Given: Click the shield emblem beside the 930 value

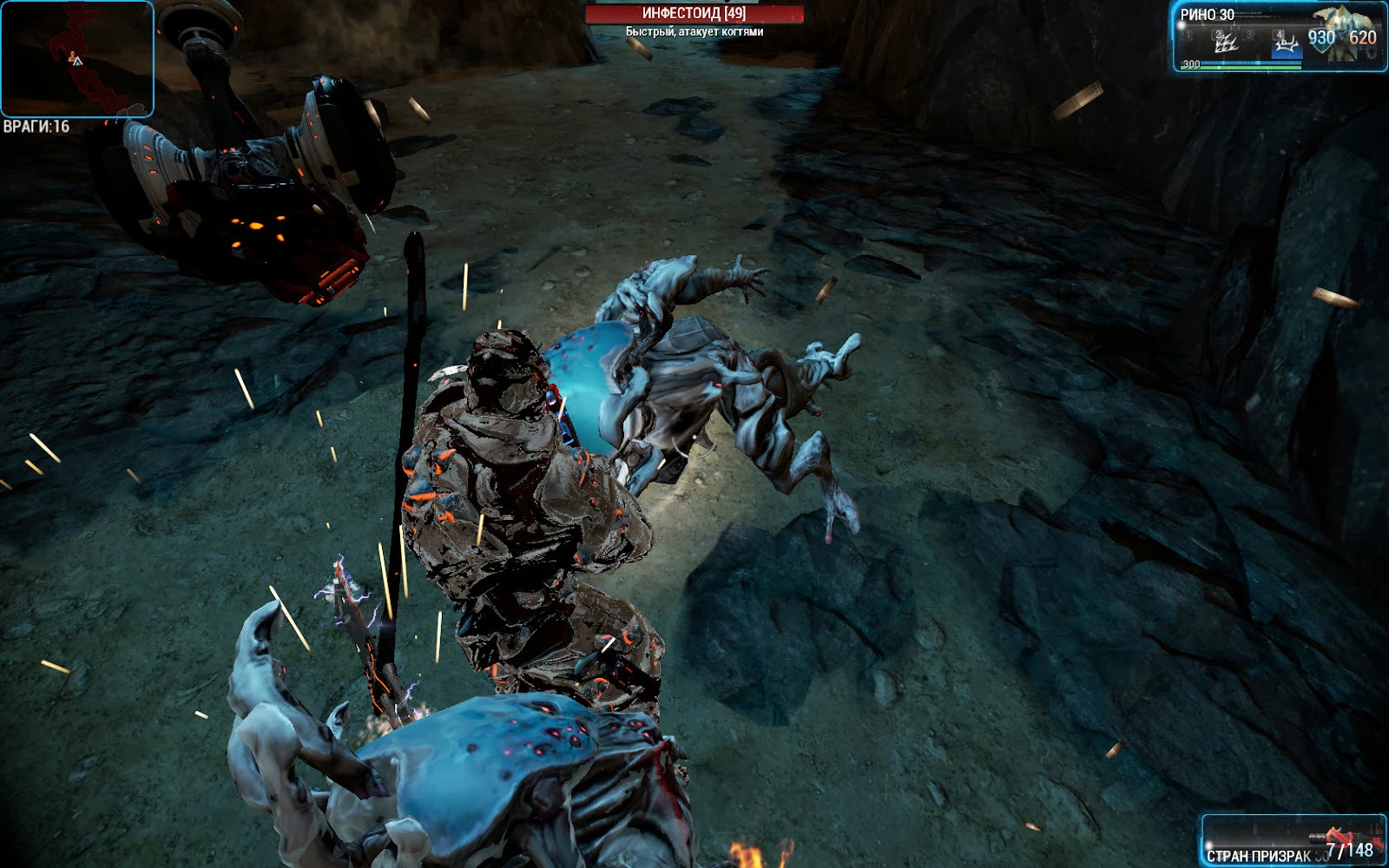Looking at the screenshot, I should 1322,43.
